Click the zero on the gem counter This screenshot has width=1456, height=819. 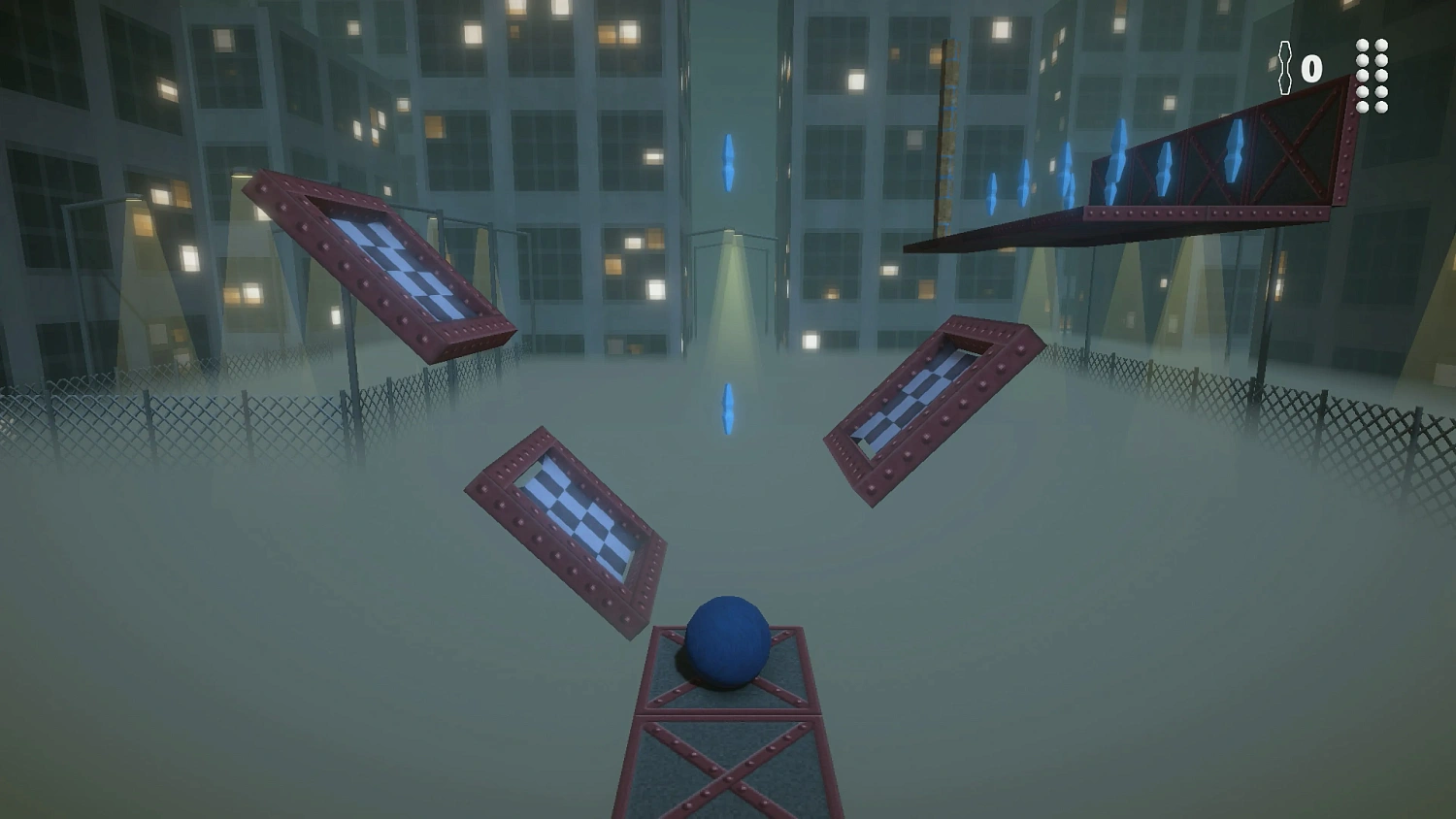[1312, 66]
